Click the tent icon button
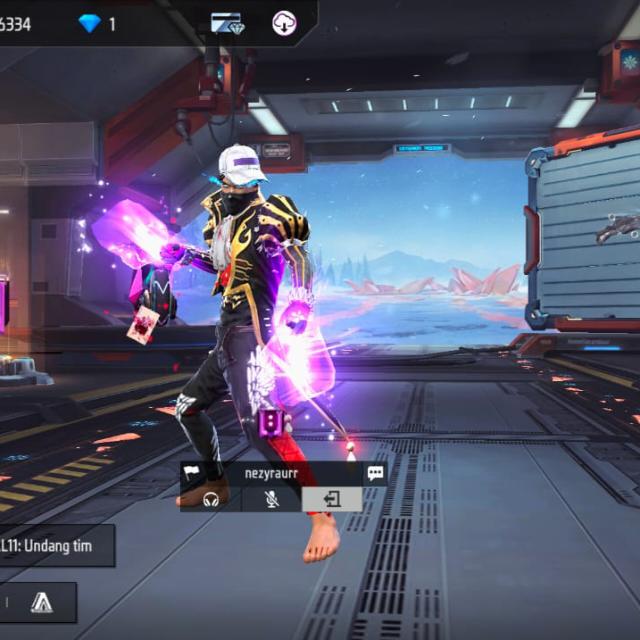This screenshot has width=640, height=640. (41, 602)
